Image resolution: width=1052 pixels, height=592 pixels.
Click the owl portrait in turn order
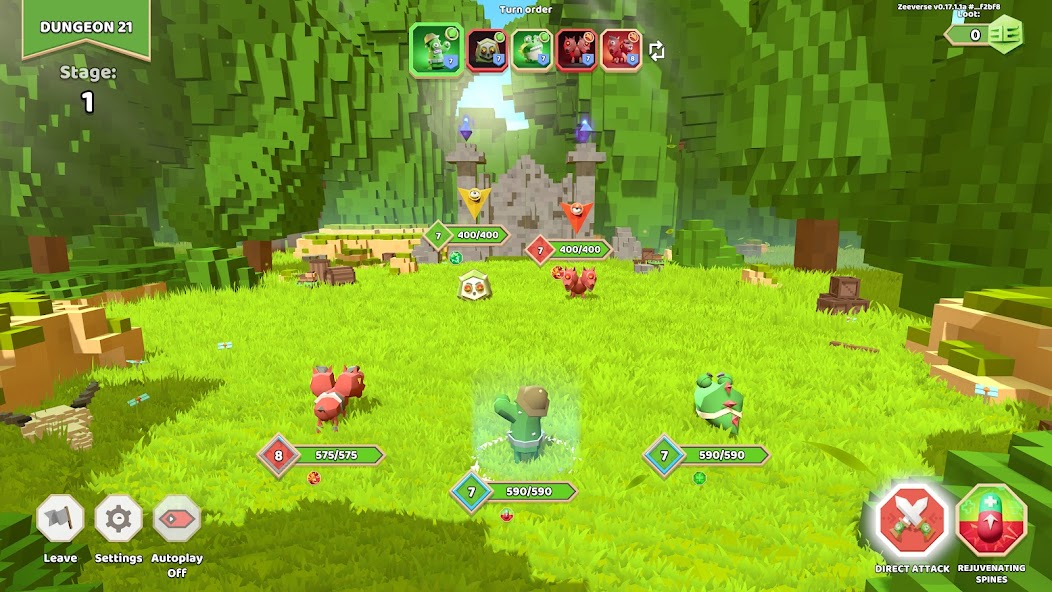coord(488,50)
